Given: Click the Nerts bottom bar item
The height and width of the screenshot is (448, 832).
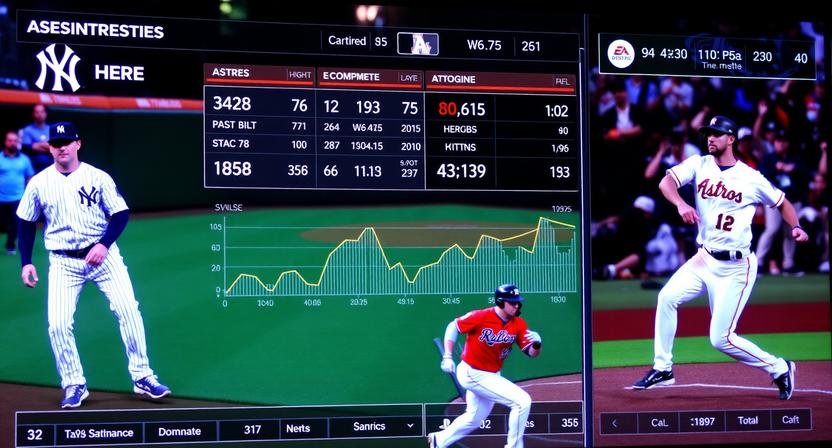Looking at the screenshot, I should click(x=298, y=428).
